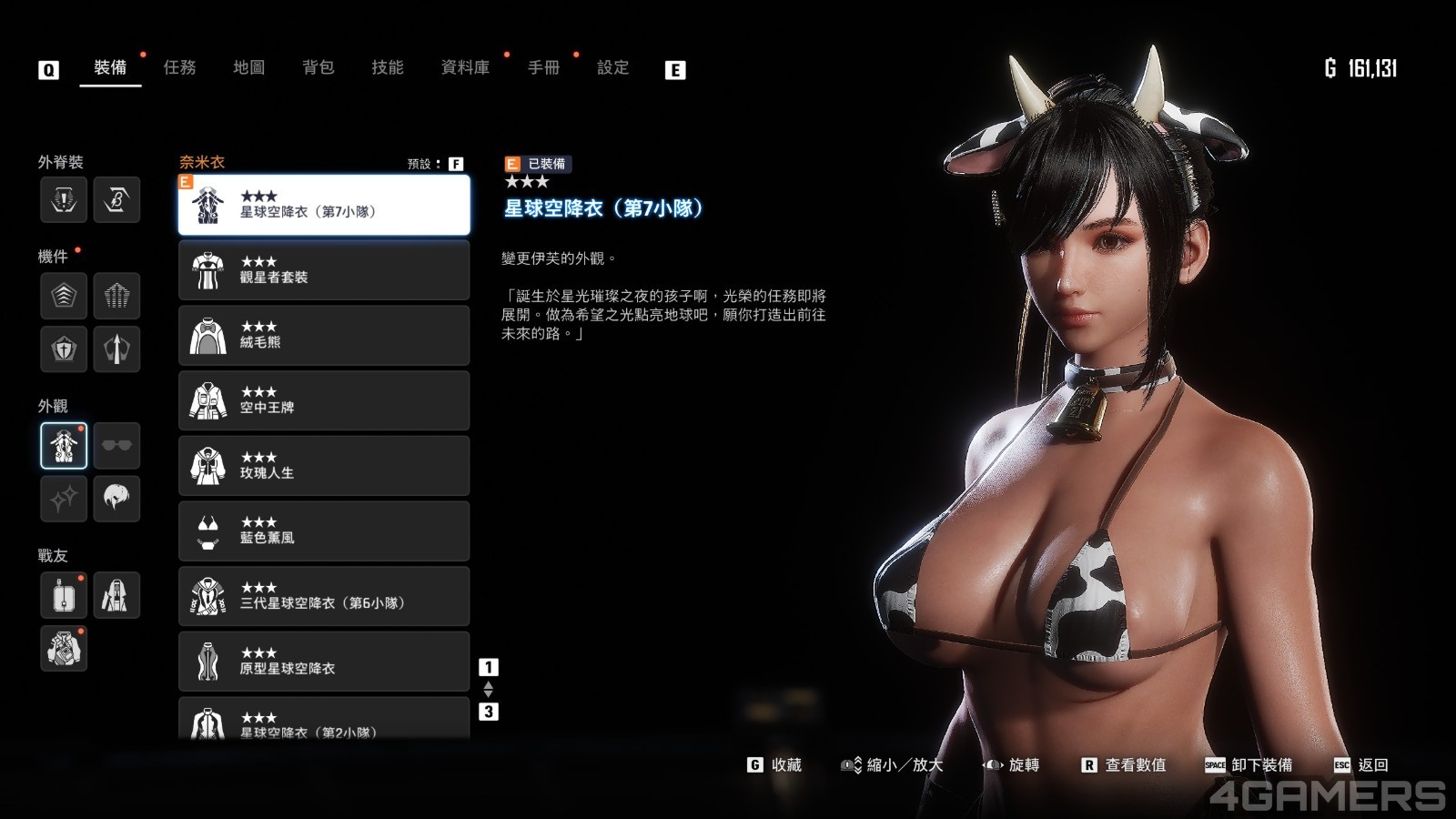The image size is (1456, 819).
Task: Show the 資料庫 tab
Action: (x=465, y=67)
